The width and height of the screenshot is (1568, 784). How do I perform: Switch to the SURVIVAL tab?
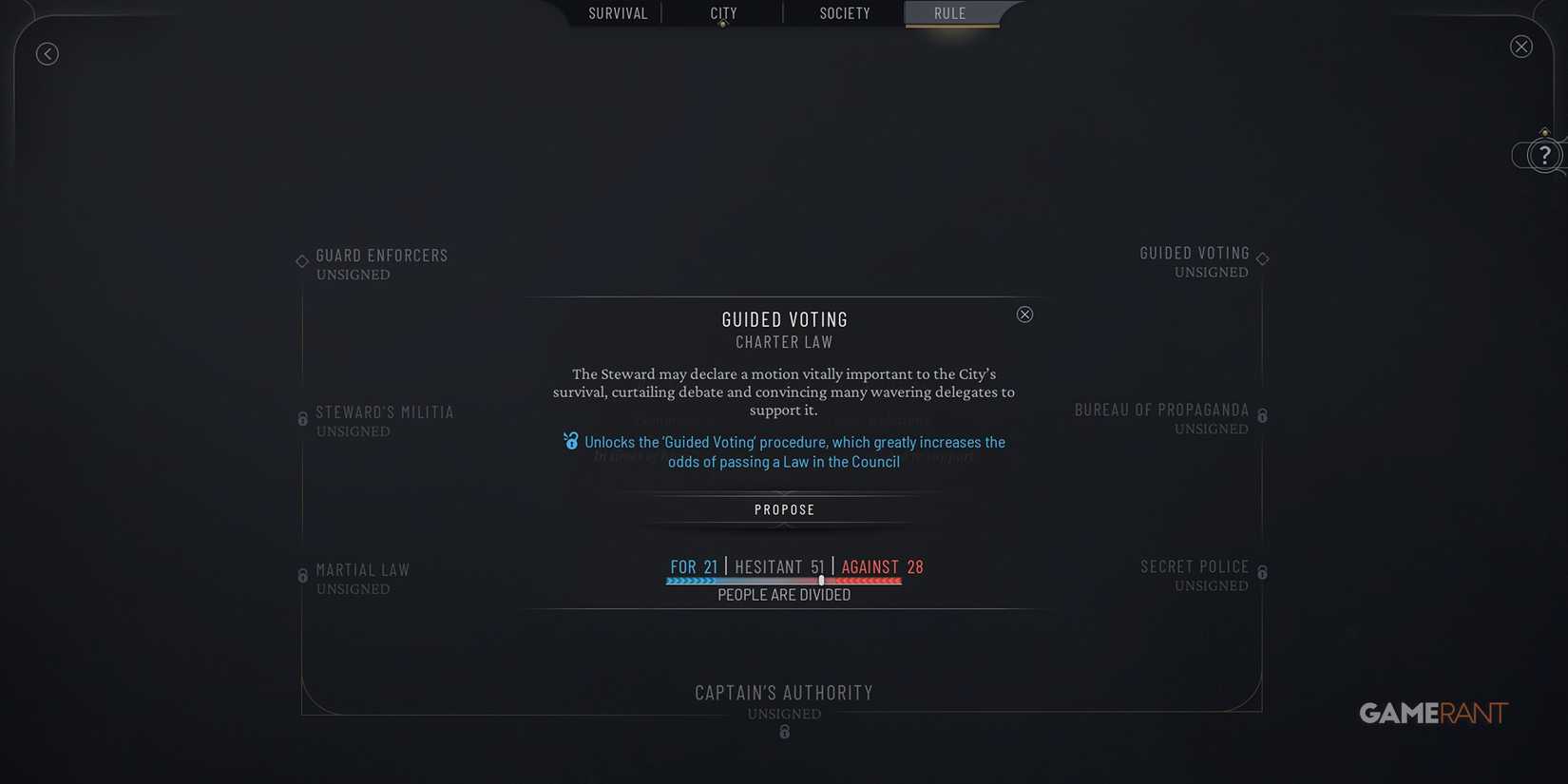click(618, 13)
